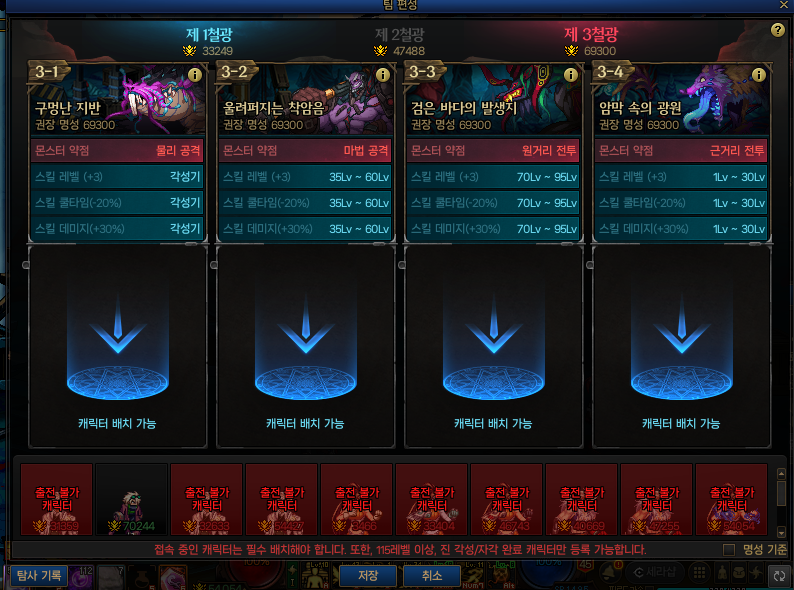Screen dimensions: 794x590
Task: Pick the character placement slot under stage 3-3
Action: pos(493,346)
